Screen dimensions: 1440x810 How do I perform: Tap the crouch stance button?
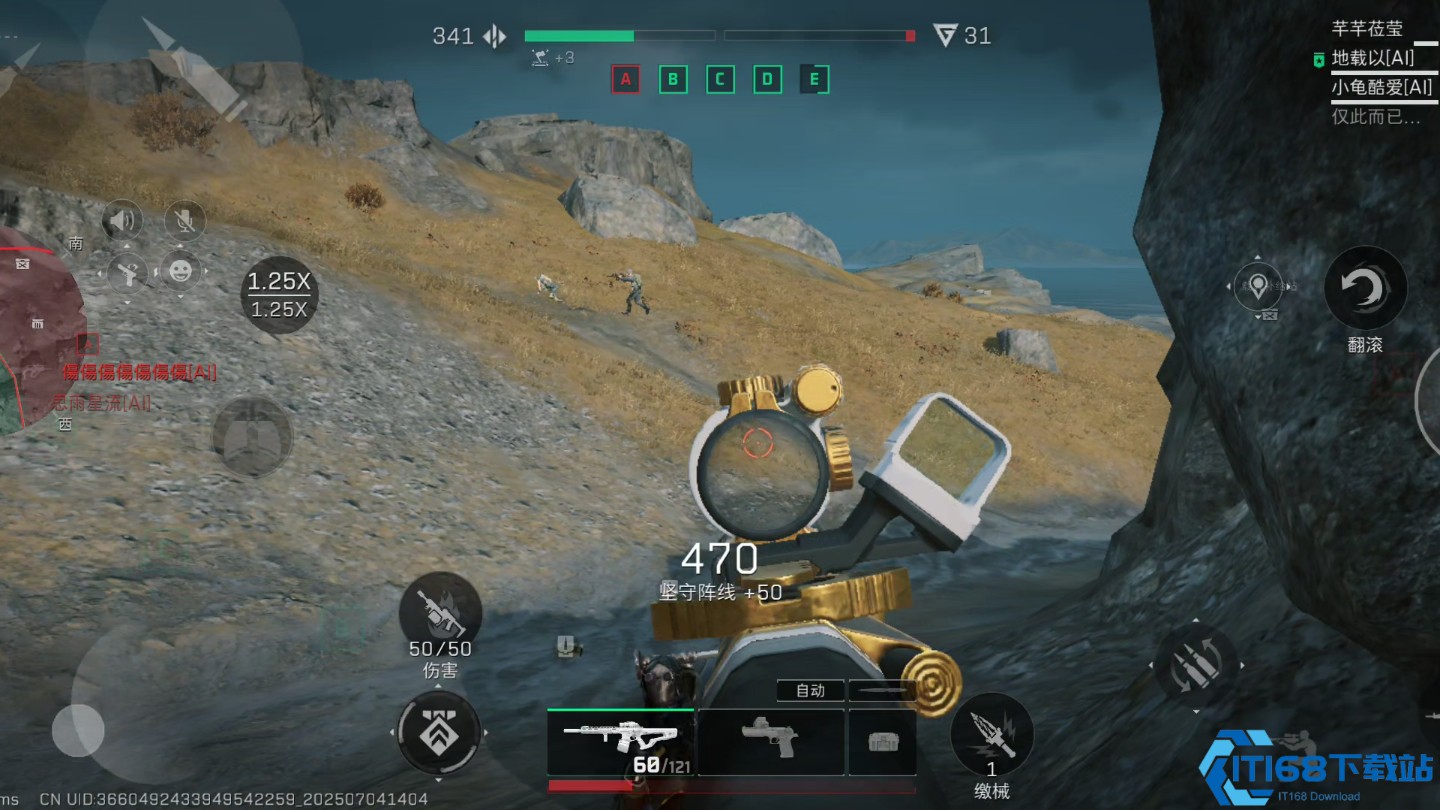point(252,436)
